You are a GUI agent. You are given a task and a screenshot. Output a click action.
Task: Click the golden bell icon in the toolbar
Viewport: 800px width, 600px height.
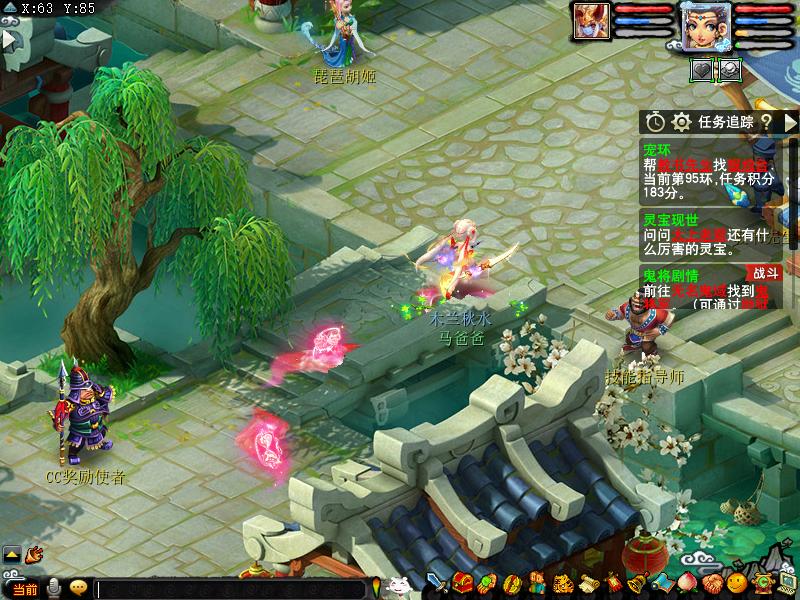(636, 583)
